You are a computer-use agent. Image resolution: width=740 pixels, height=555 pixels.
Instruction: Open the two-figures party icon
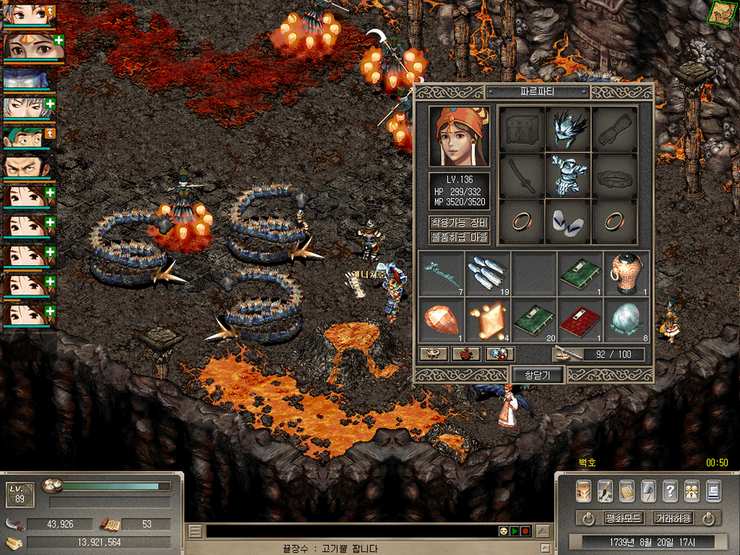[691, 491]
